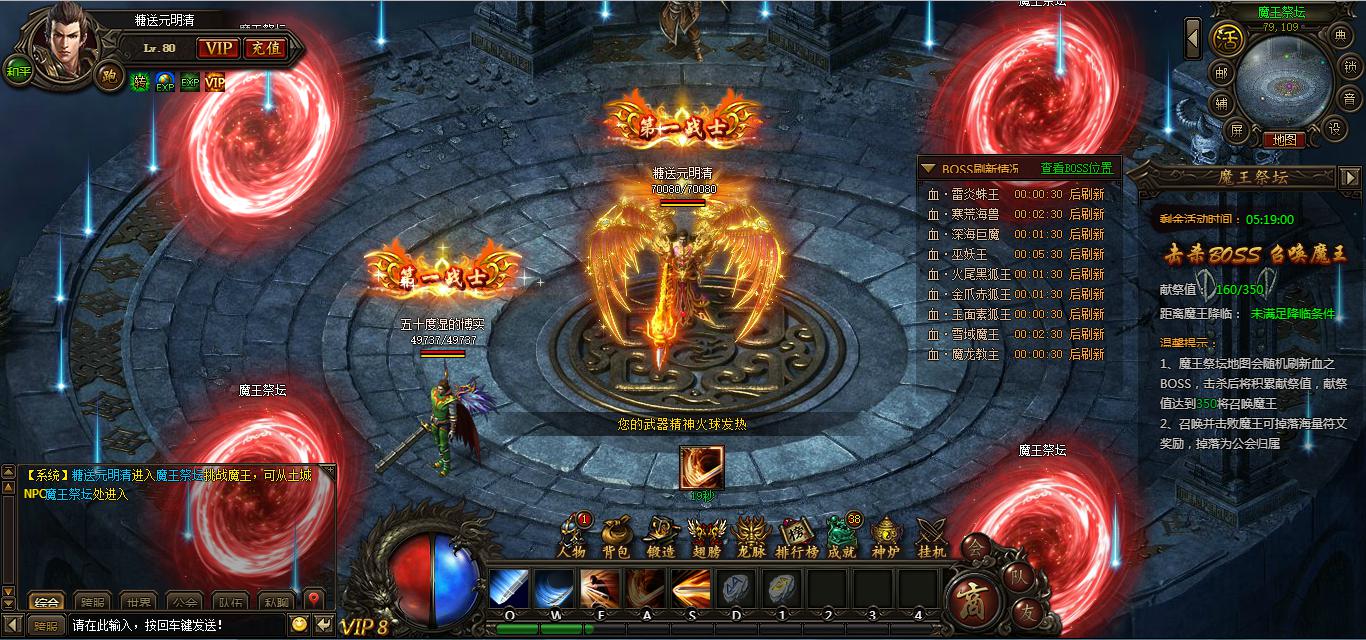Switch chat to the 公会 guild tab
This screenshot has height=640, width=1366.
(x=184, y=602)
